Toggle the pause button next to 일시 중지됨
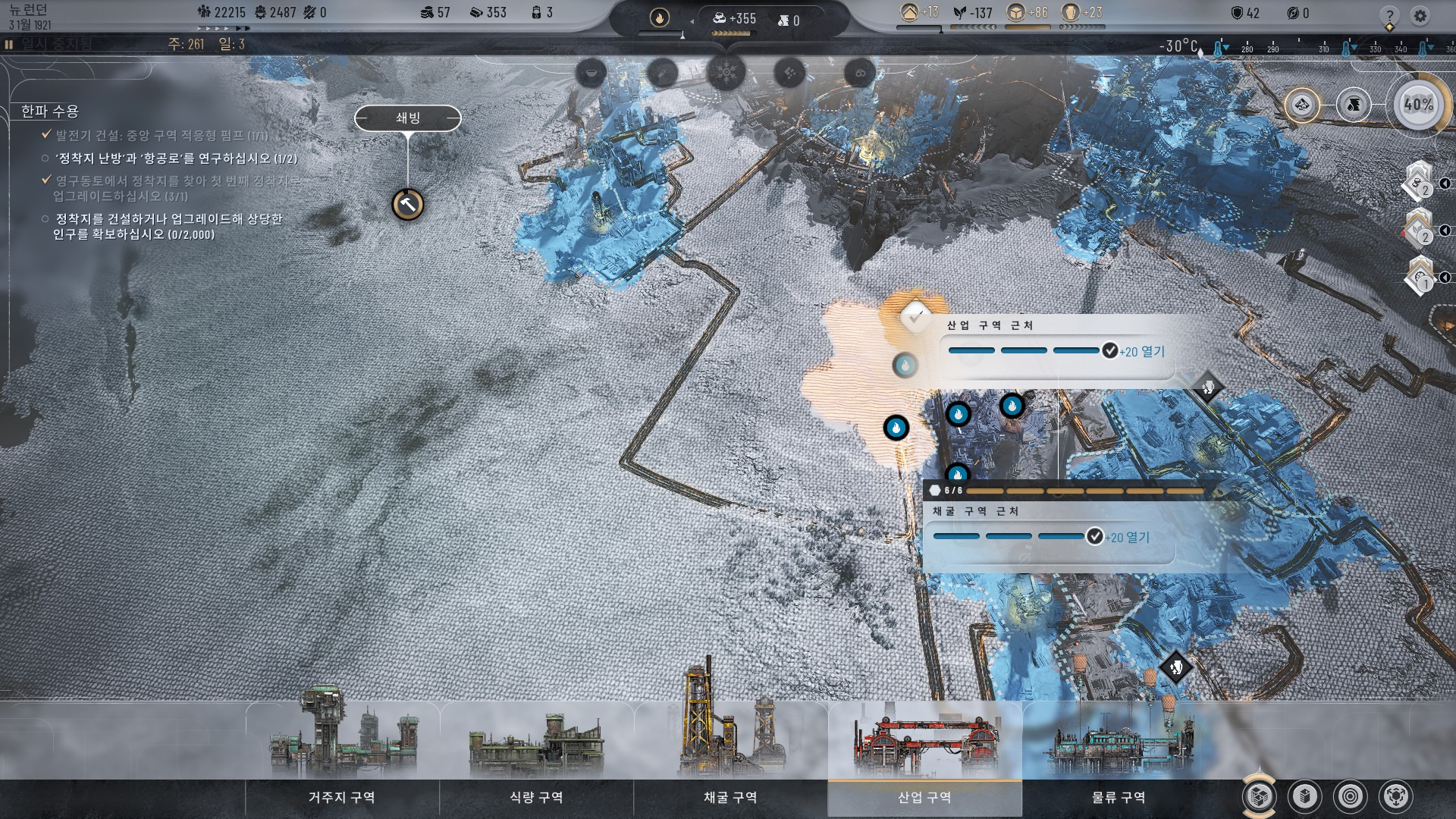The height and width of the screenshot is (819, 1456). click(x=9, y=45)
